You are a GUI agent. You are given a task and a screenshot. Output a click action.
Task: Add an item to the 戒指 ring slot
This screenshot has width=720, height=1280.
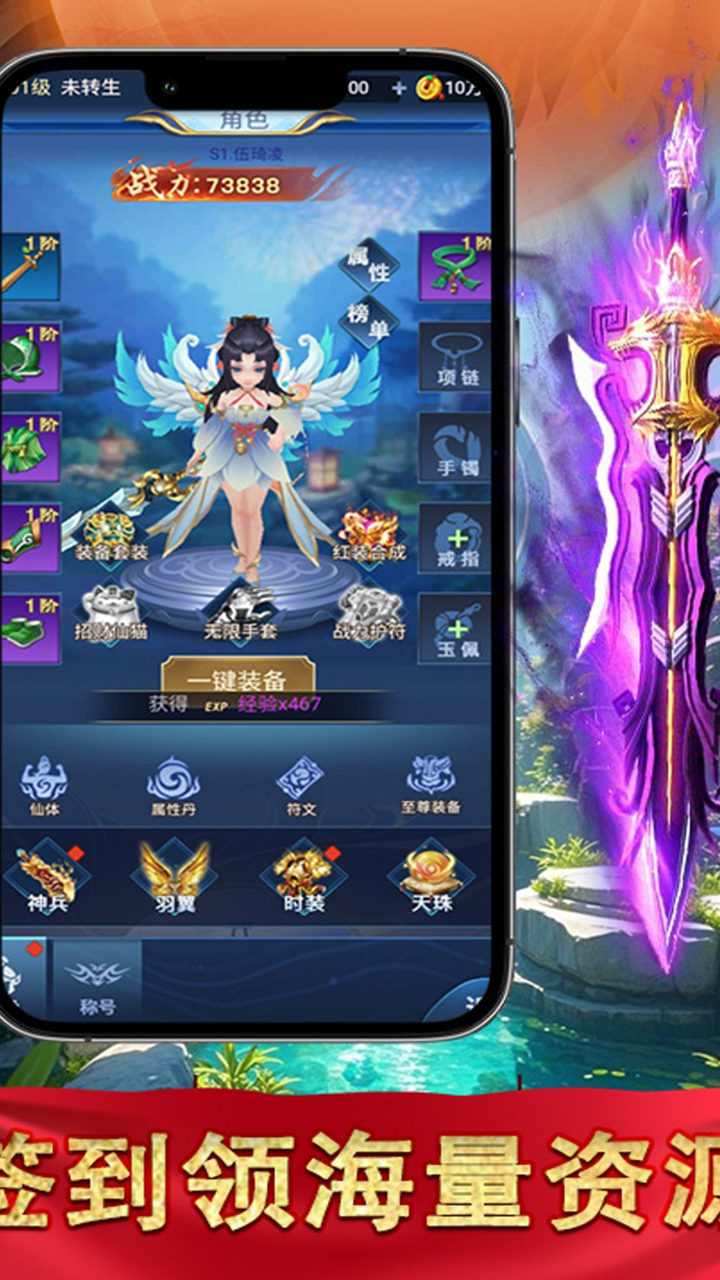coord(454,537)
